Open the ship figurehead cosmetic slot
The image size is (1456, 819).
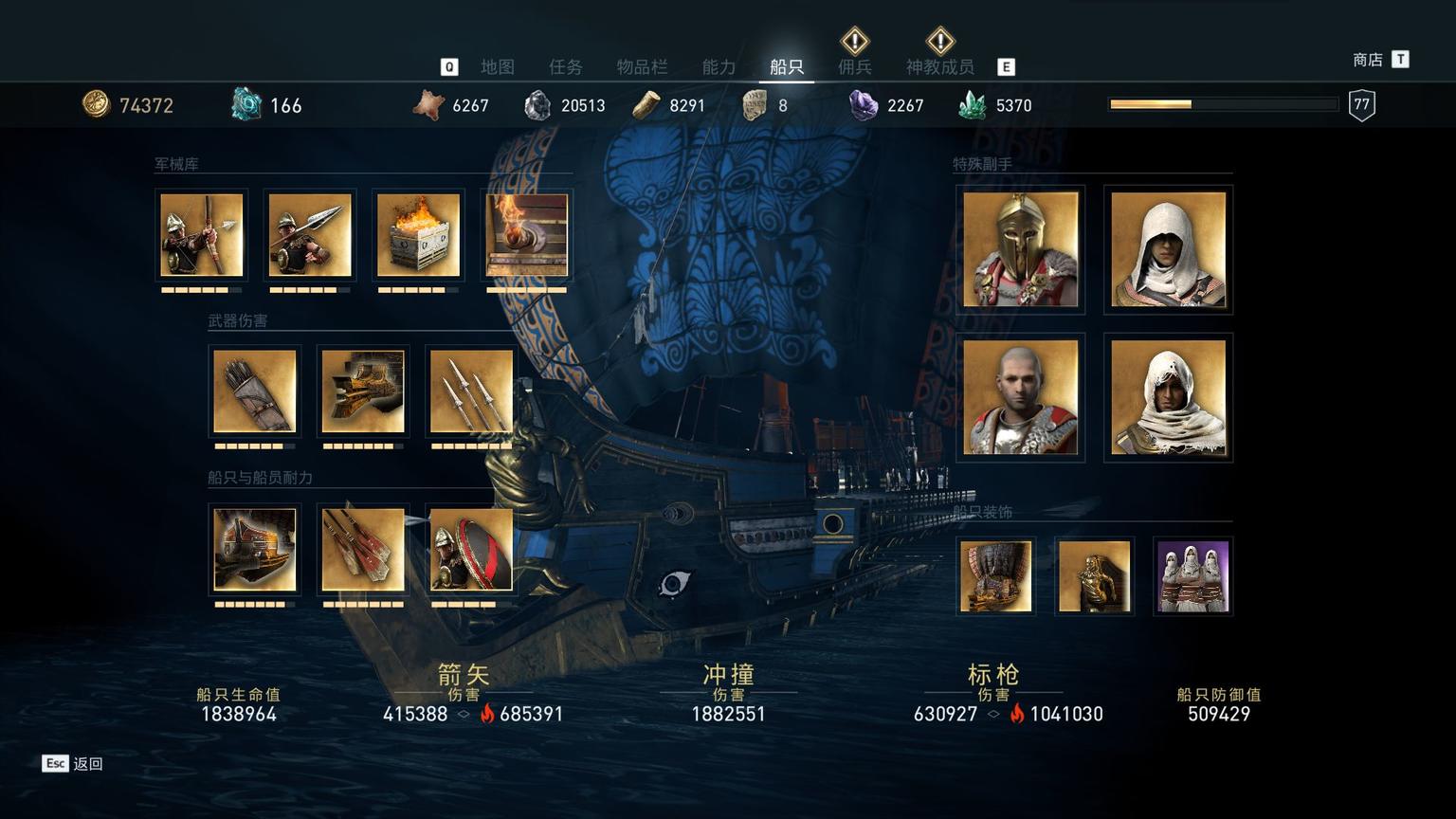[1094, 576]
